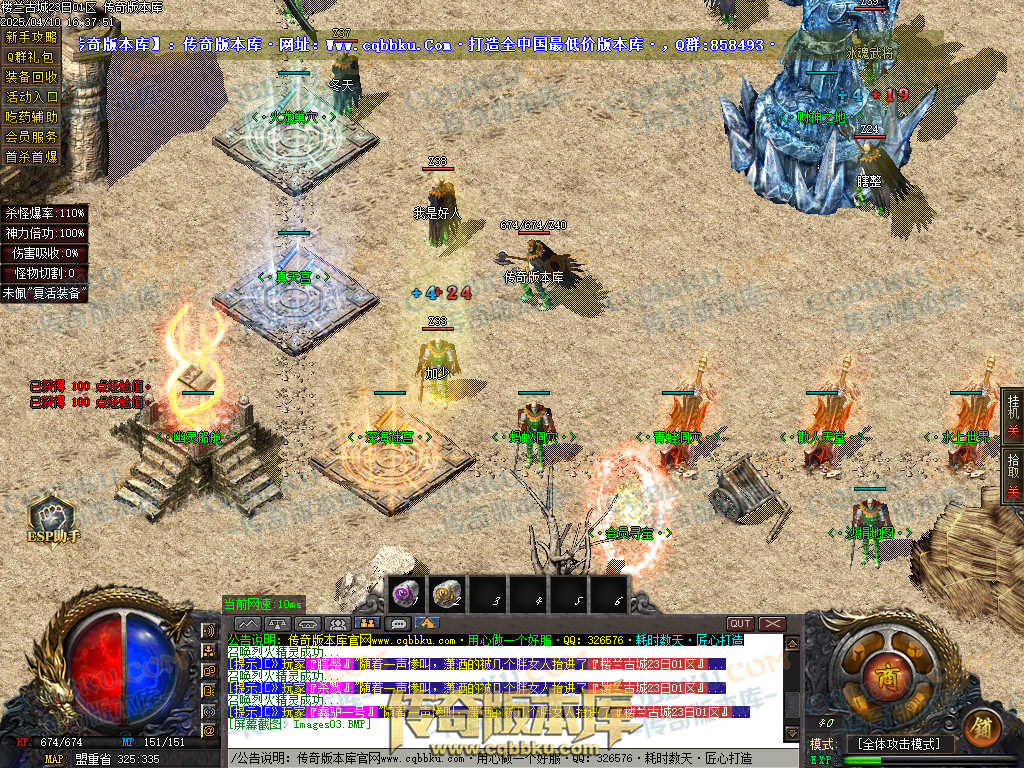This screenshot has width=1024, height=768.
Task: Open the Q群礼包 gift pack menu
Action: click(31, 57)
